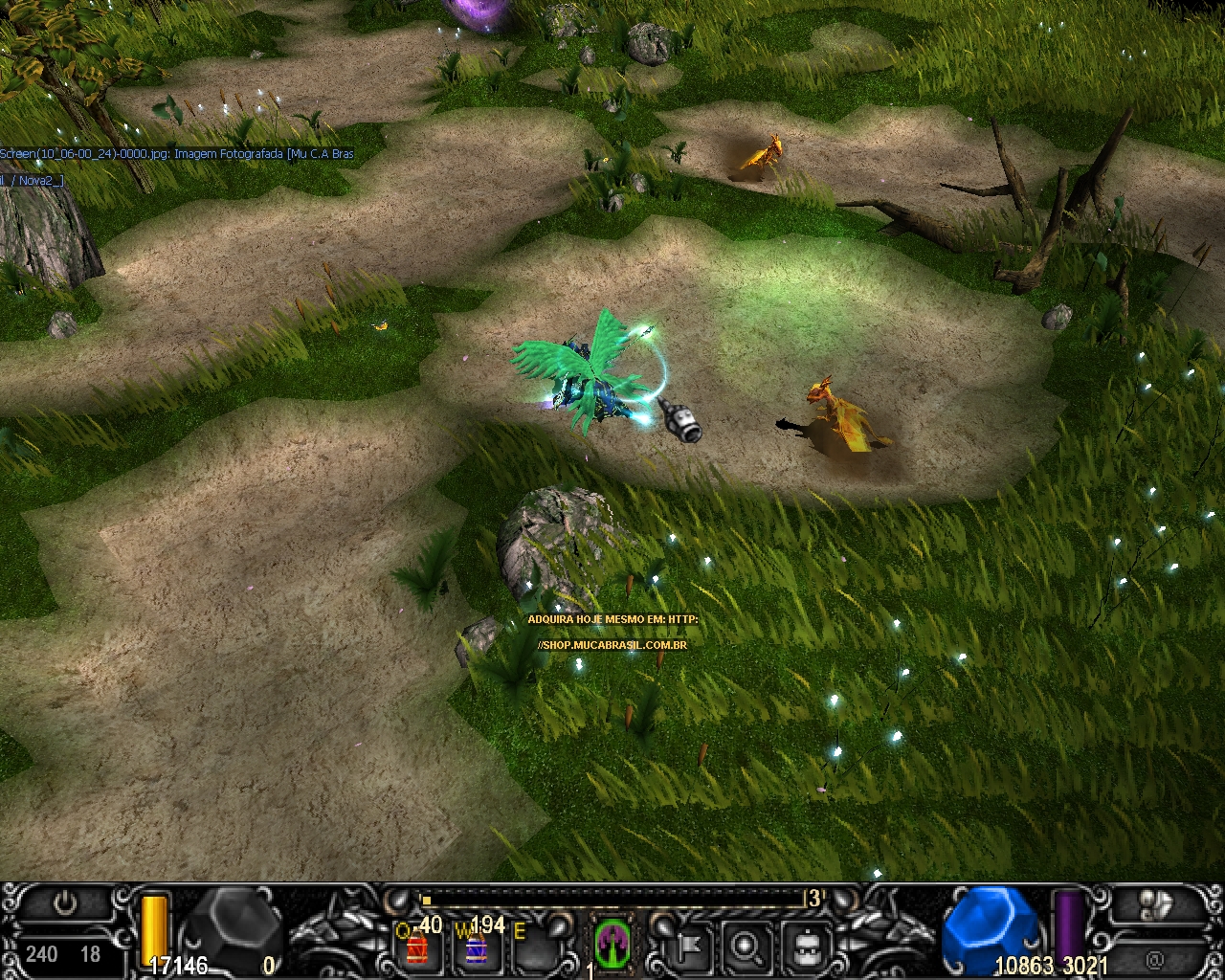Use the blue mana potion slot
Screen dimensions: 1225x980
tap(476, 947)
